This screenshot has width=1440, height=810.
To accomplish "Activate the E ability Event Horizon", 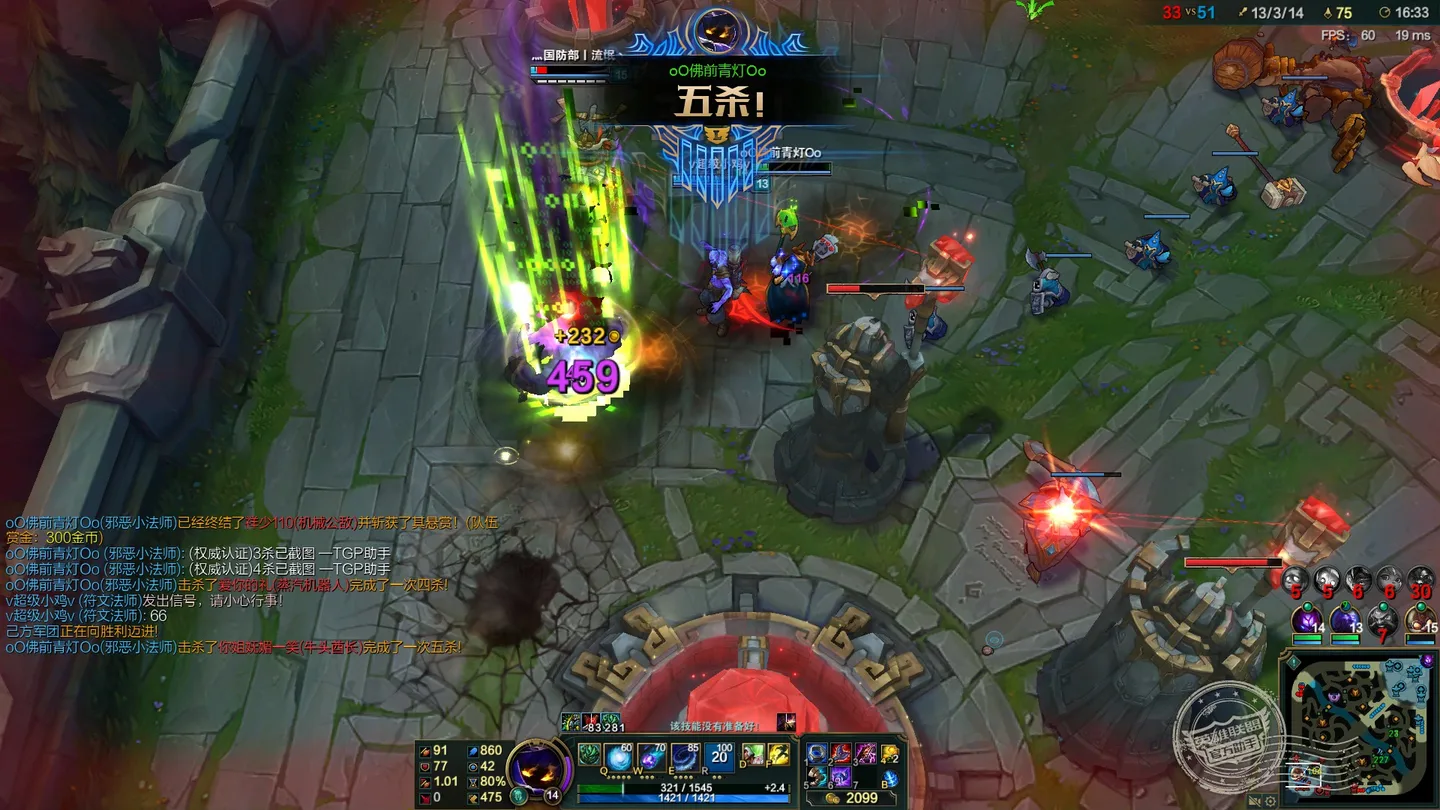I will 686,756.
